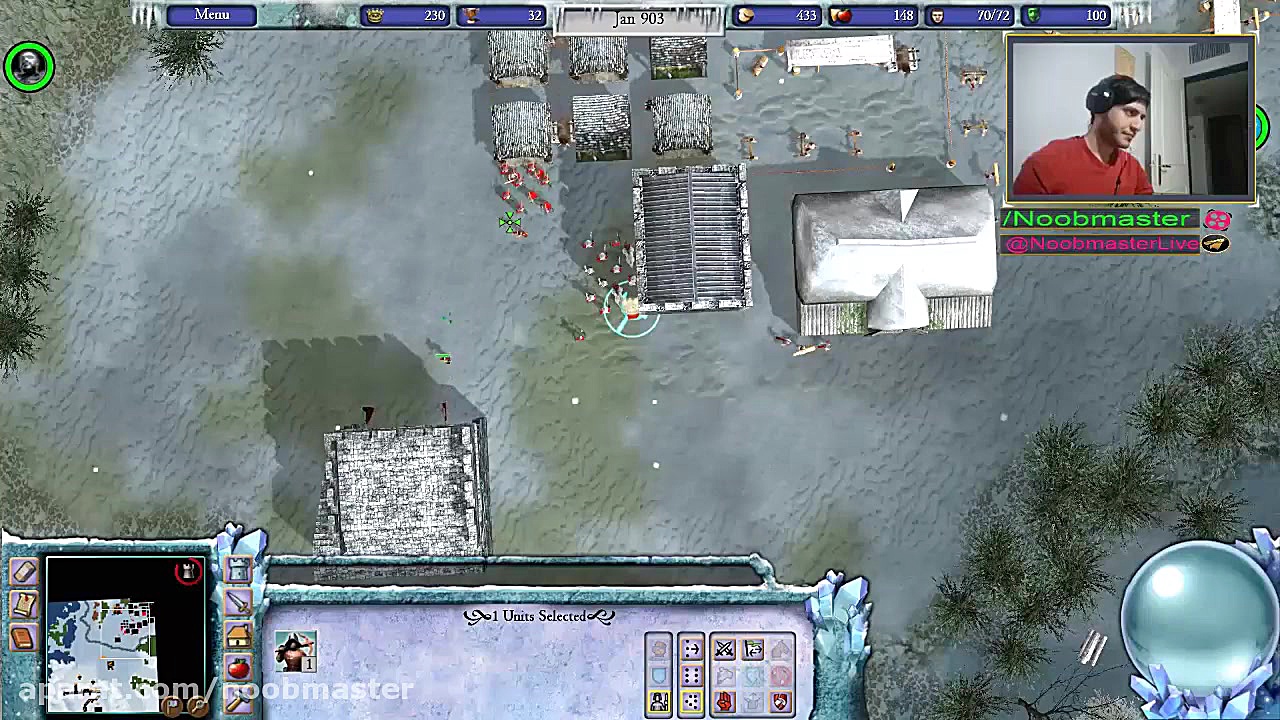
Task: Open the military panel with the dagger icon
Action: click(x=238, y=603)
